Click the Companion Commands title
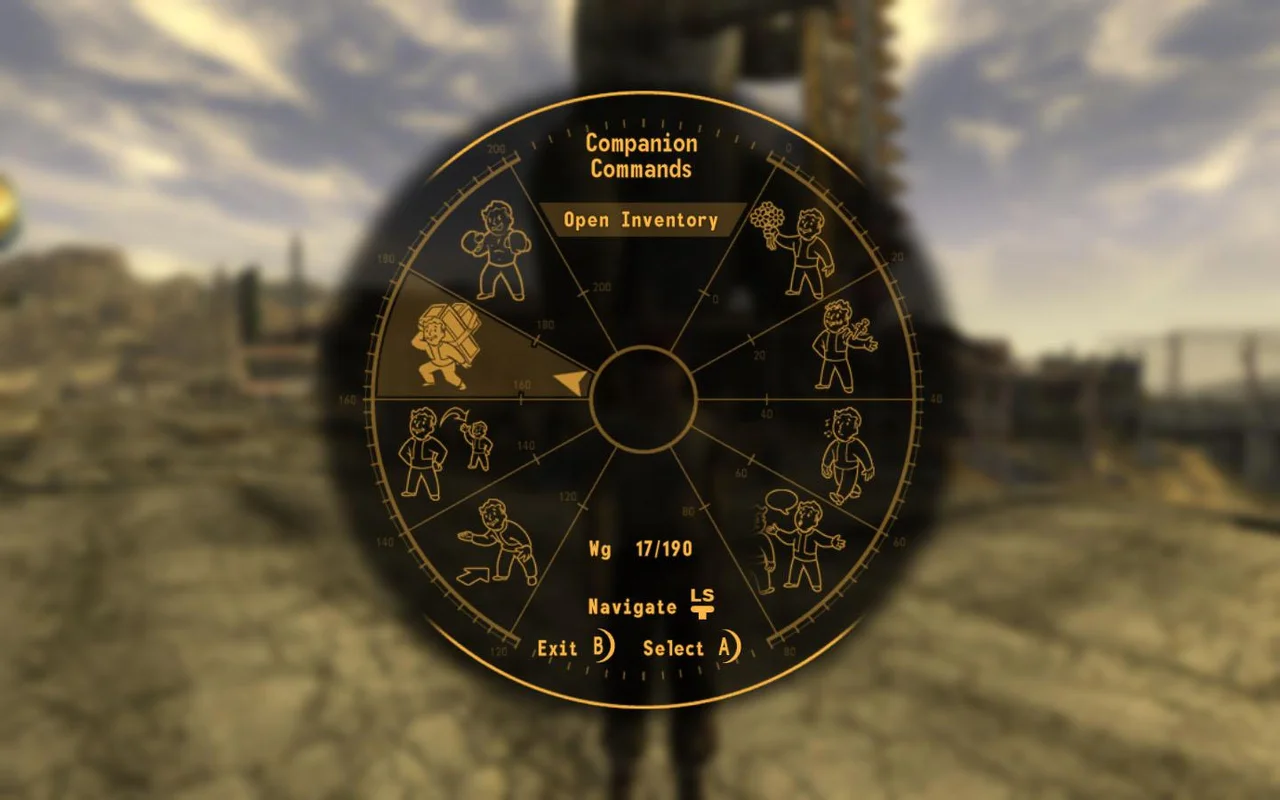This screenshot has height=800, width=1280. coord(640,156)
